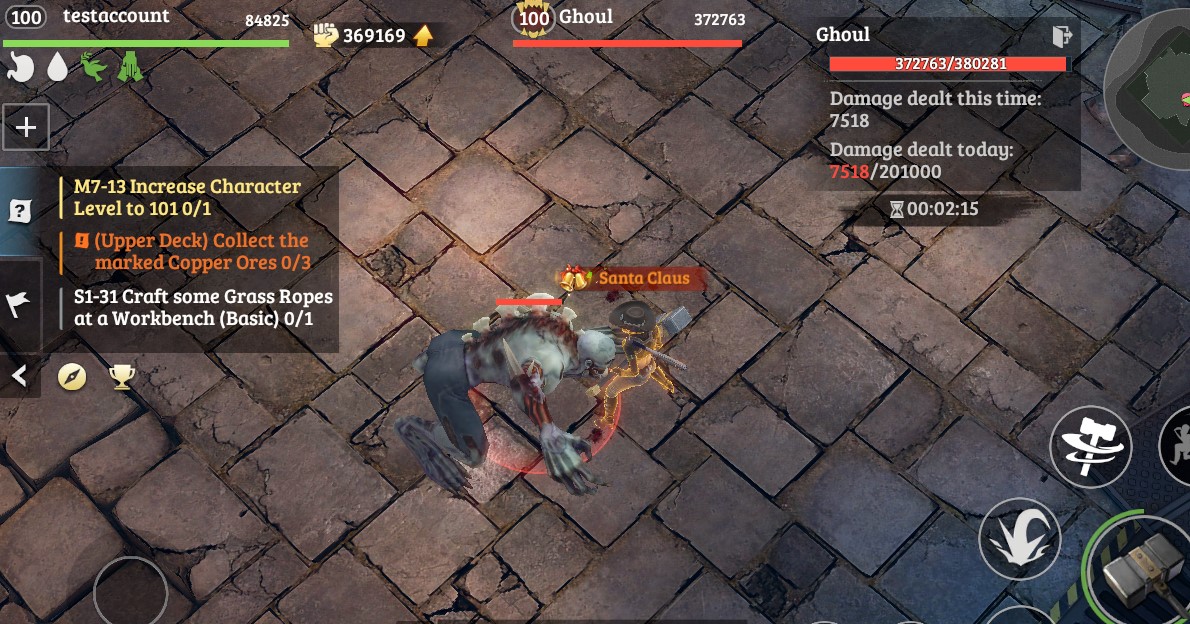Check the water drop thirst status icon

coord(58,67)
